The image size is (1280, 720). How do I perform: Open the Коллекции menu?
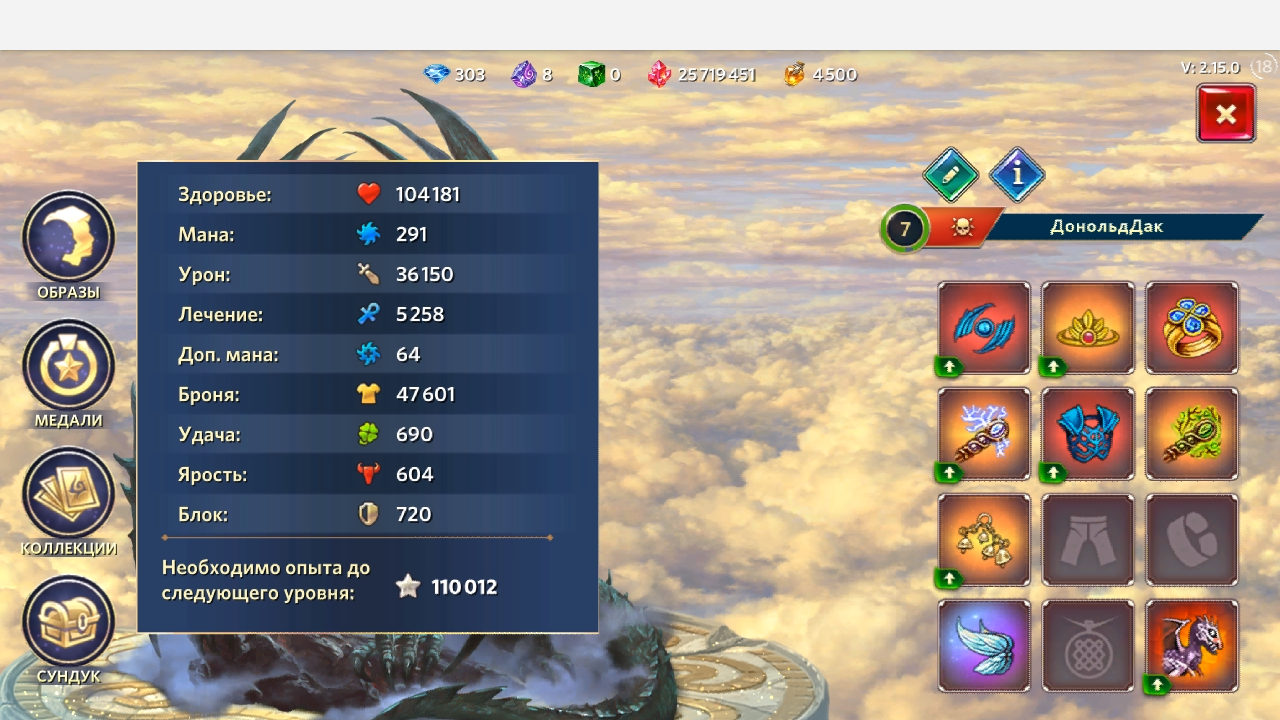coord(69,494)
